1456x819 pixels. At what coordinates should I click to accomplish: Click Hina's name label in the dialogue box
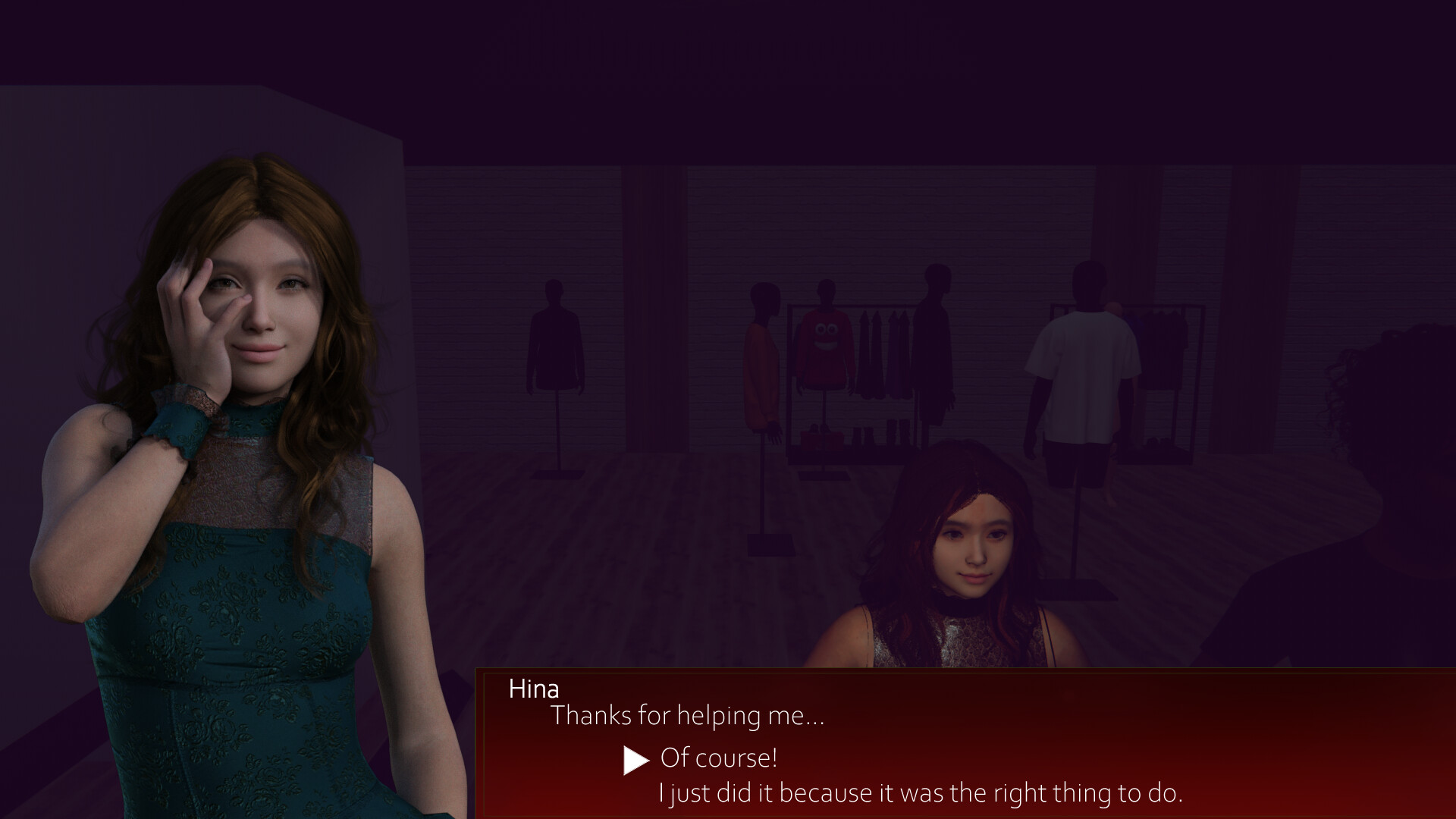click(x=532, y=689)
